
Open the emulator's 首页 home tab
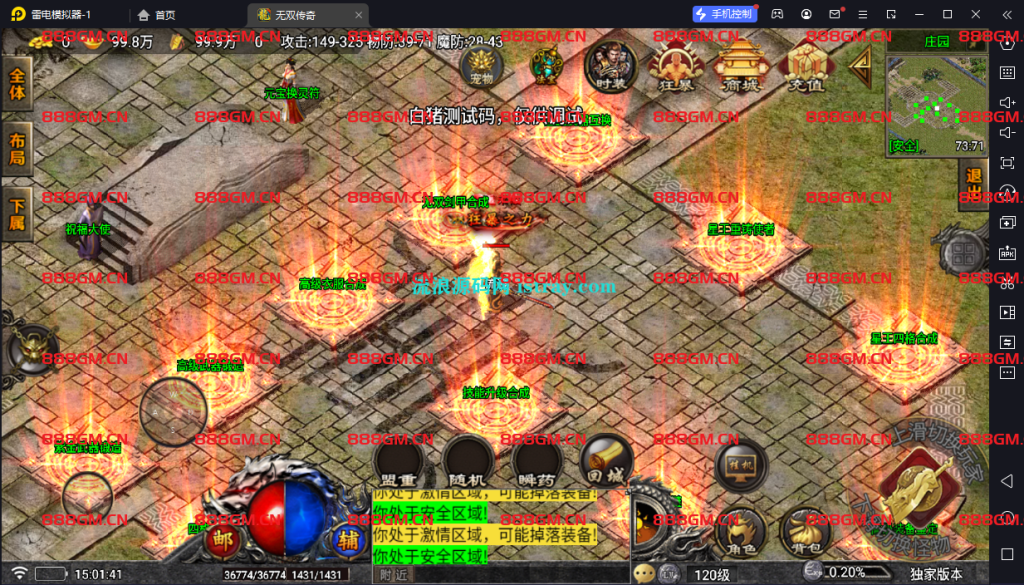pos(156,15)
